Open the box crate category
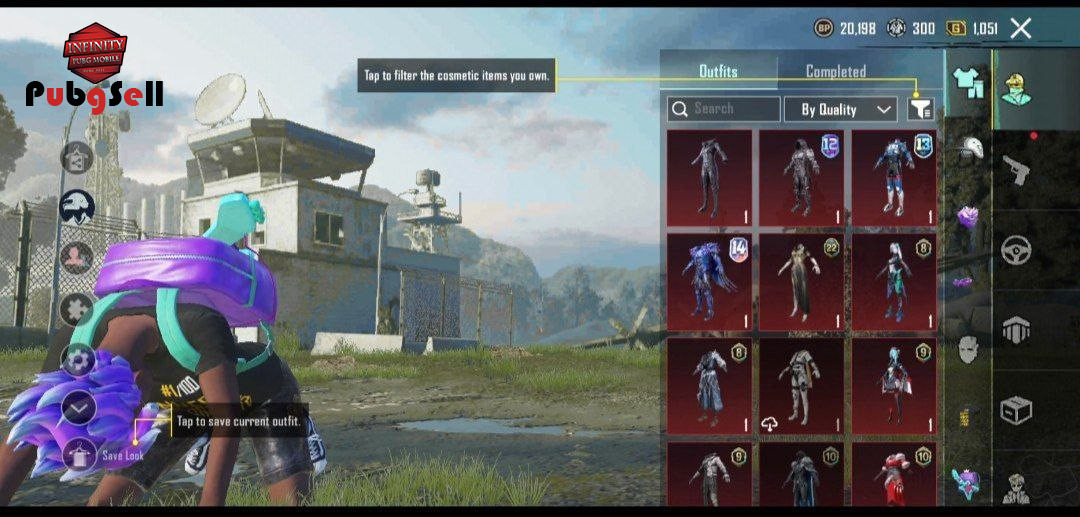This screenshot has width=1080, height=517. tap(1017, 410)
